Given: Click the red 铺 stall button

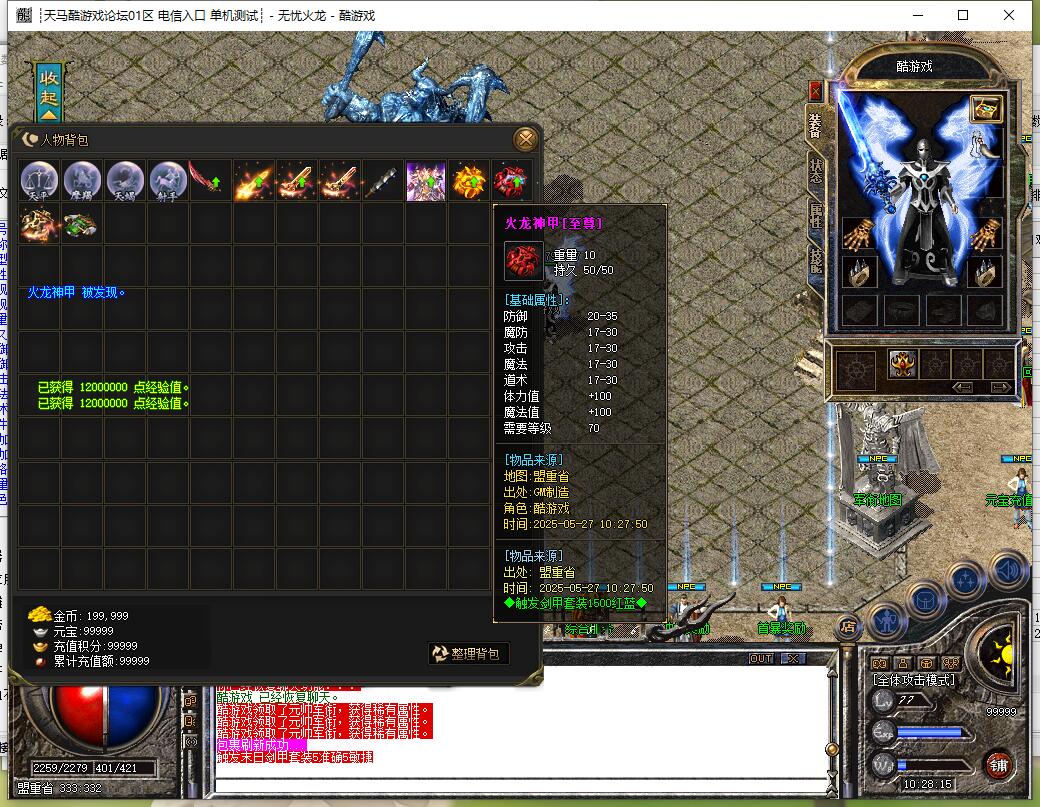Looking at the screenshot, I should [997, 765].
